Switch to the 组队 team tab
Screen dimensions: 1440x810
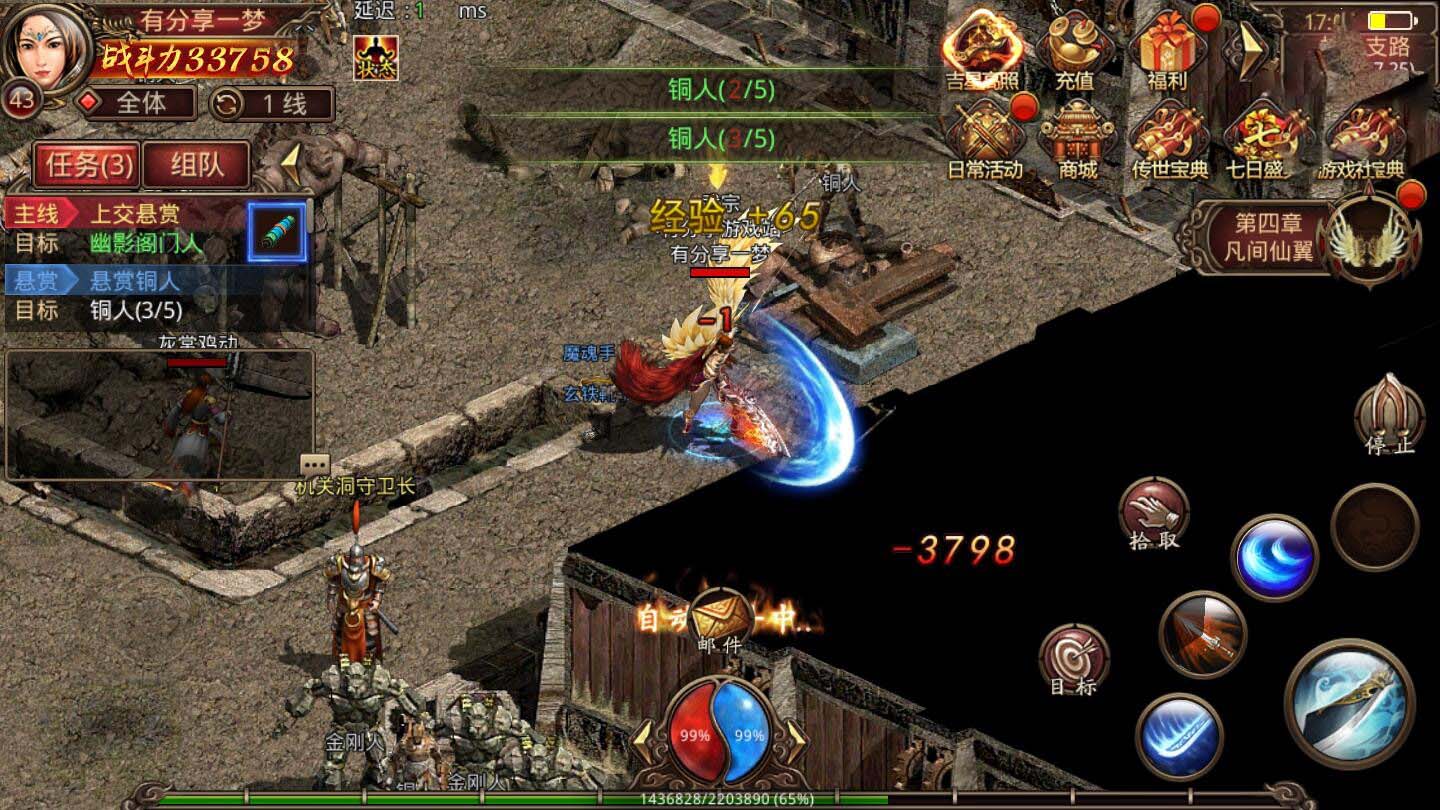(196, 164)
